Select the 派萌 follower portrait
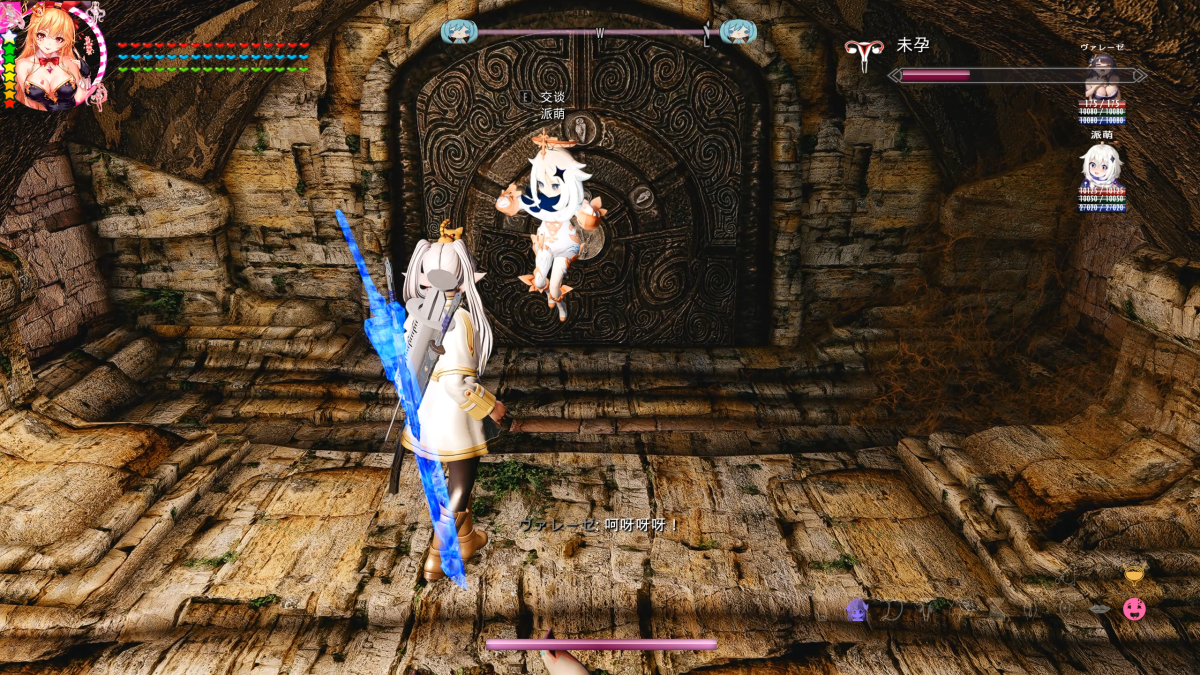The height and width of the screenshot is (675, 1200). [x=1101, y=164]
